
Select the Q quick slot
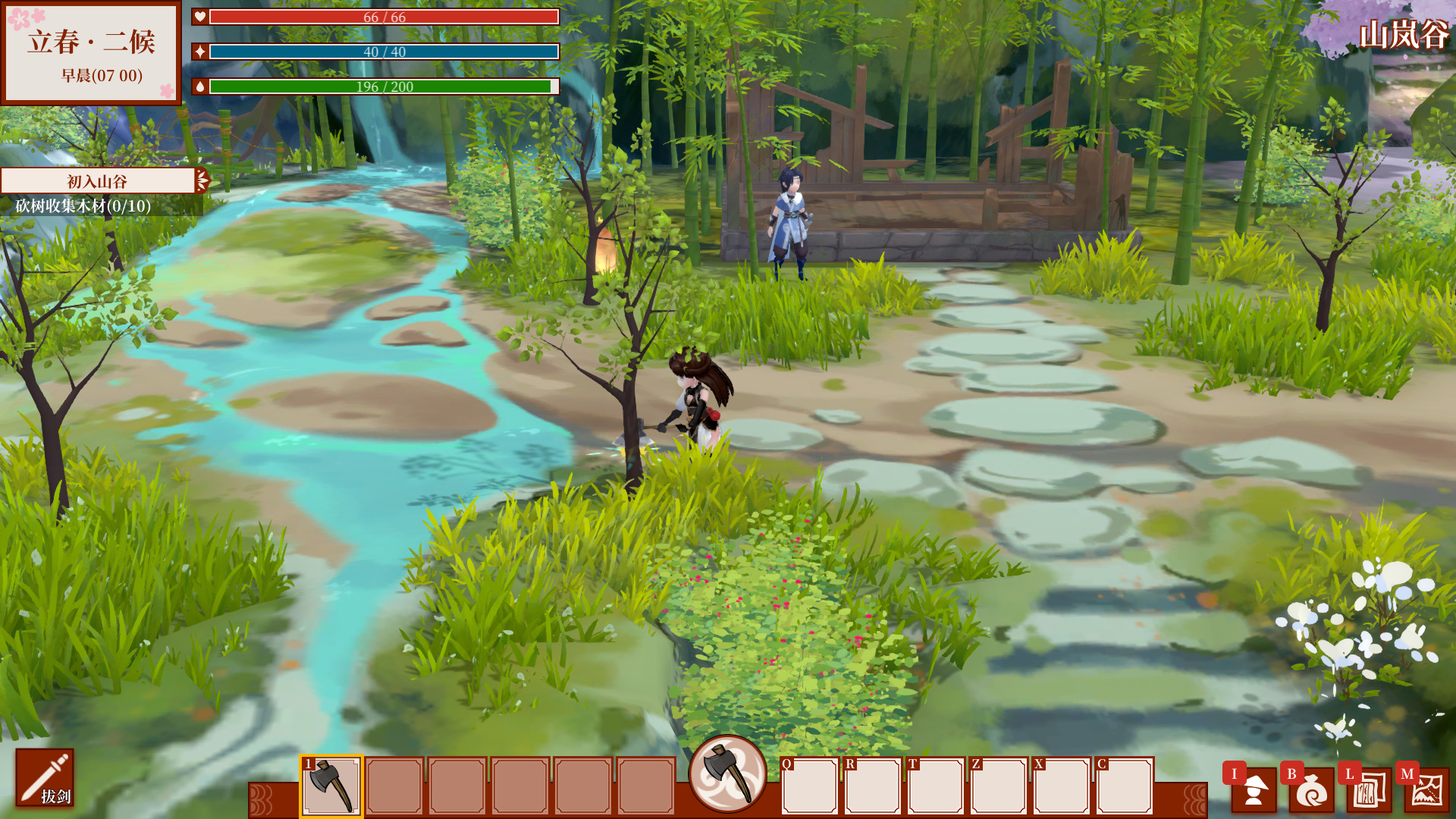point(810,786)
